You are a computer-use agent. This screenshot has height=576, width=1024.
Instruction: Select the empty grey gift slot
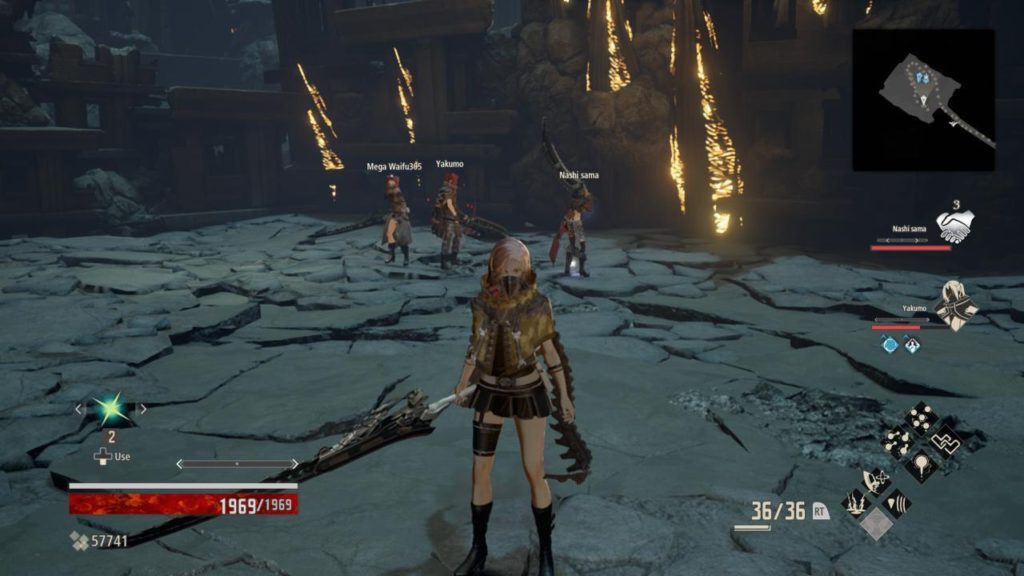(876, 525)
